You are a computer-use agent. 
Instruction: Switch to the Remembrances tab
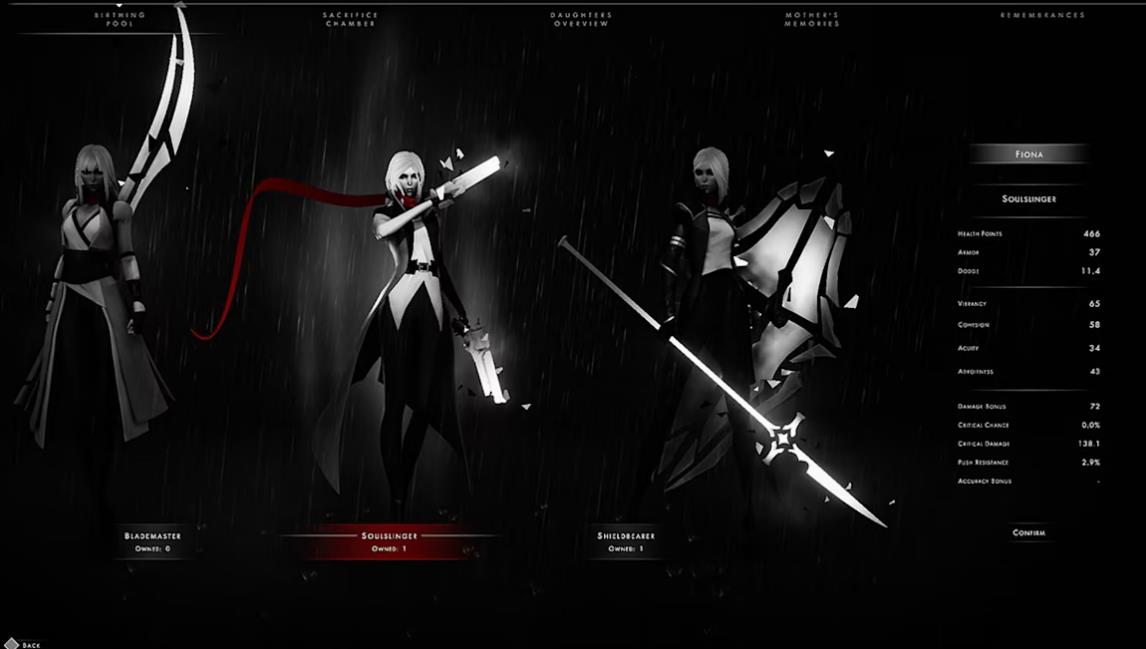[x=1042, y=16]
